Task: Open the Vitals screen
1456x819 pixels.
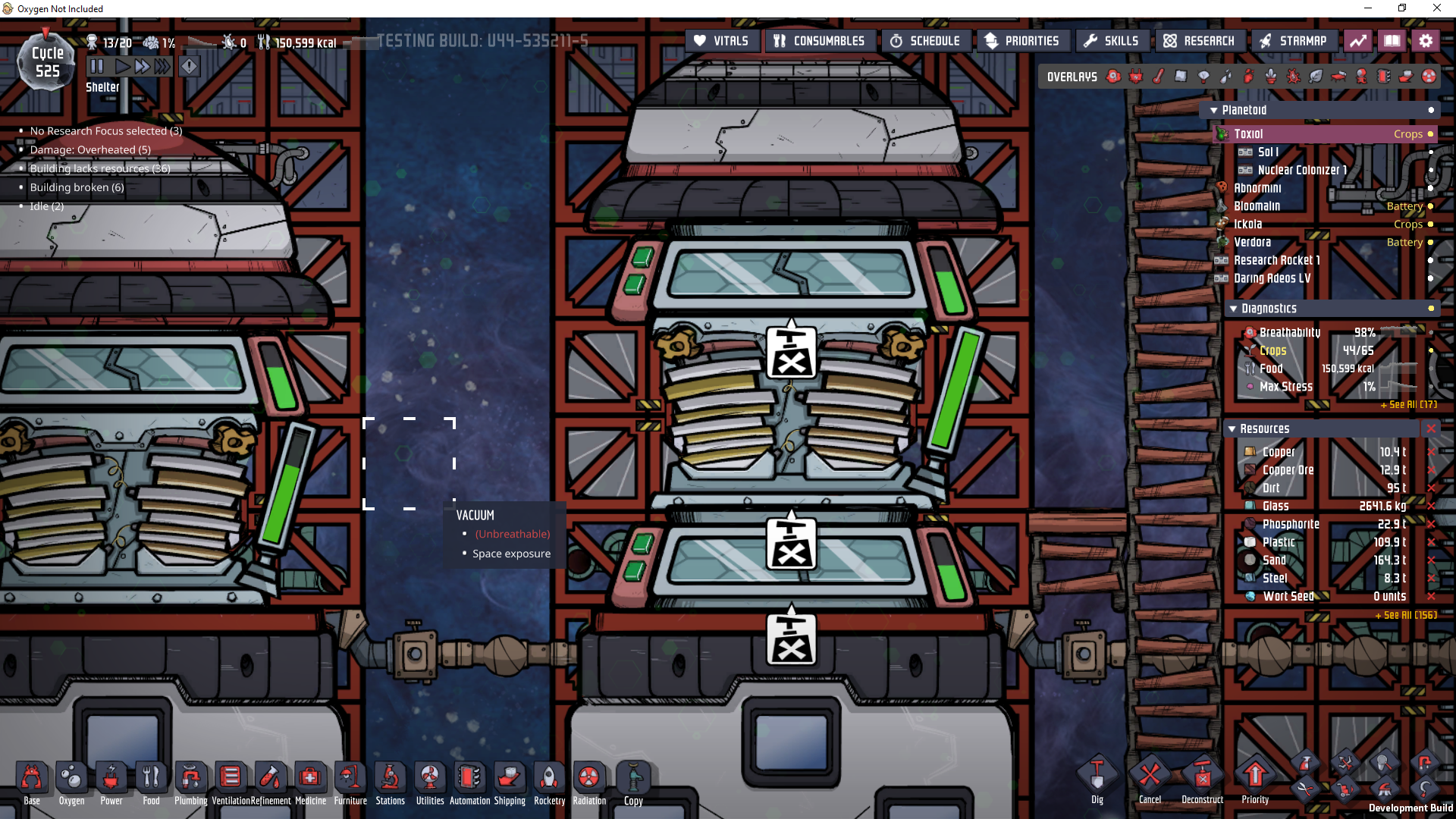Action: (721, 41)
